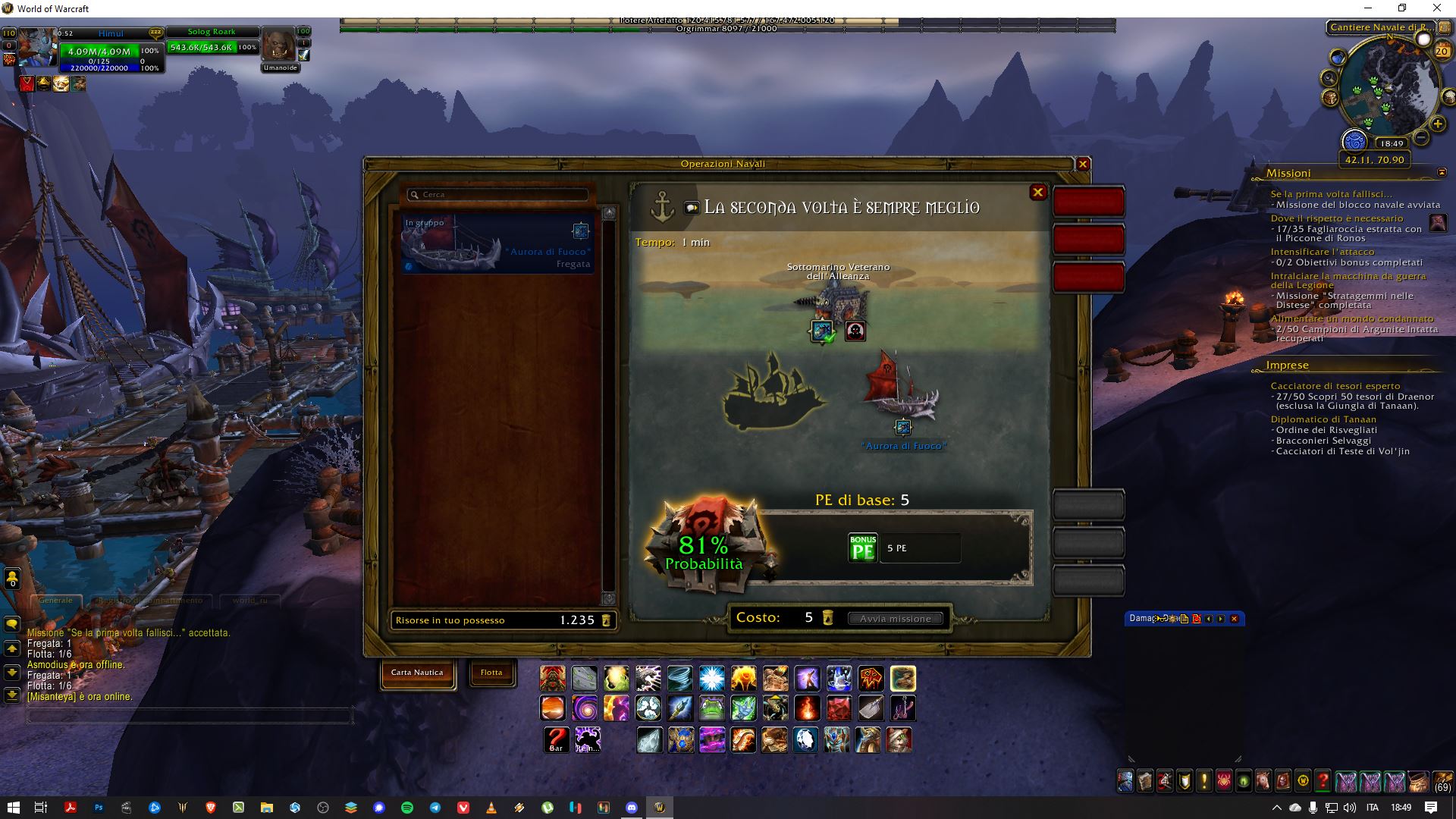Use the green frog hex spell
Image resolution: width=1456 pixels, height=819 pixels.
point(711,708)
